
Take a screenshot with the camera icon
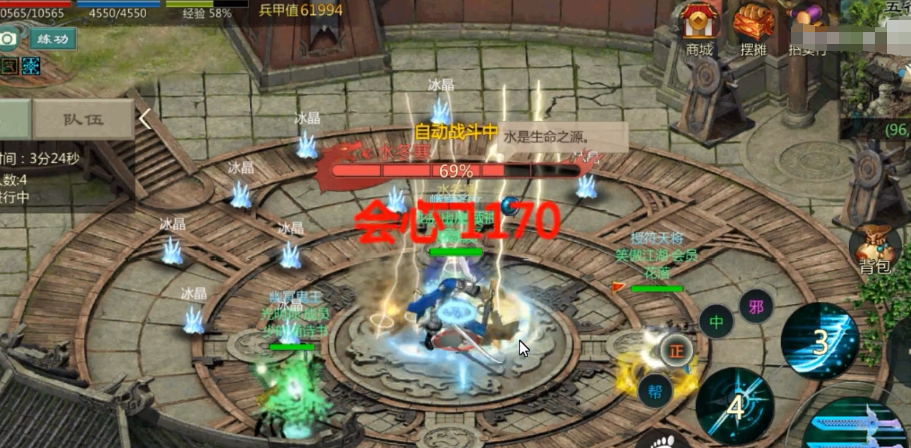coord(9,38)
